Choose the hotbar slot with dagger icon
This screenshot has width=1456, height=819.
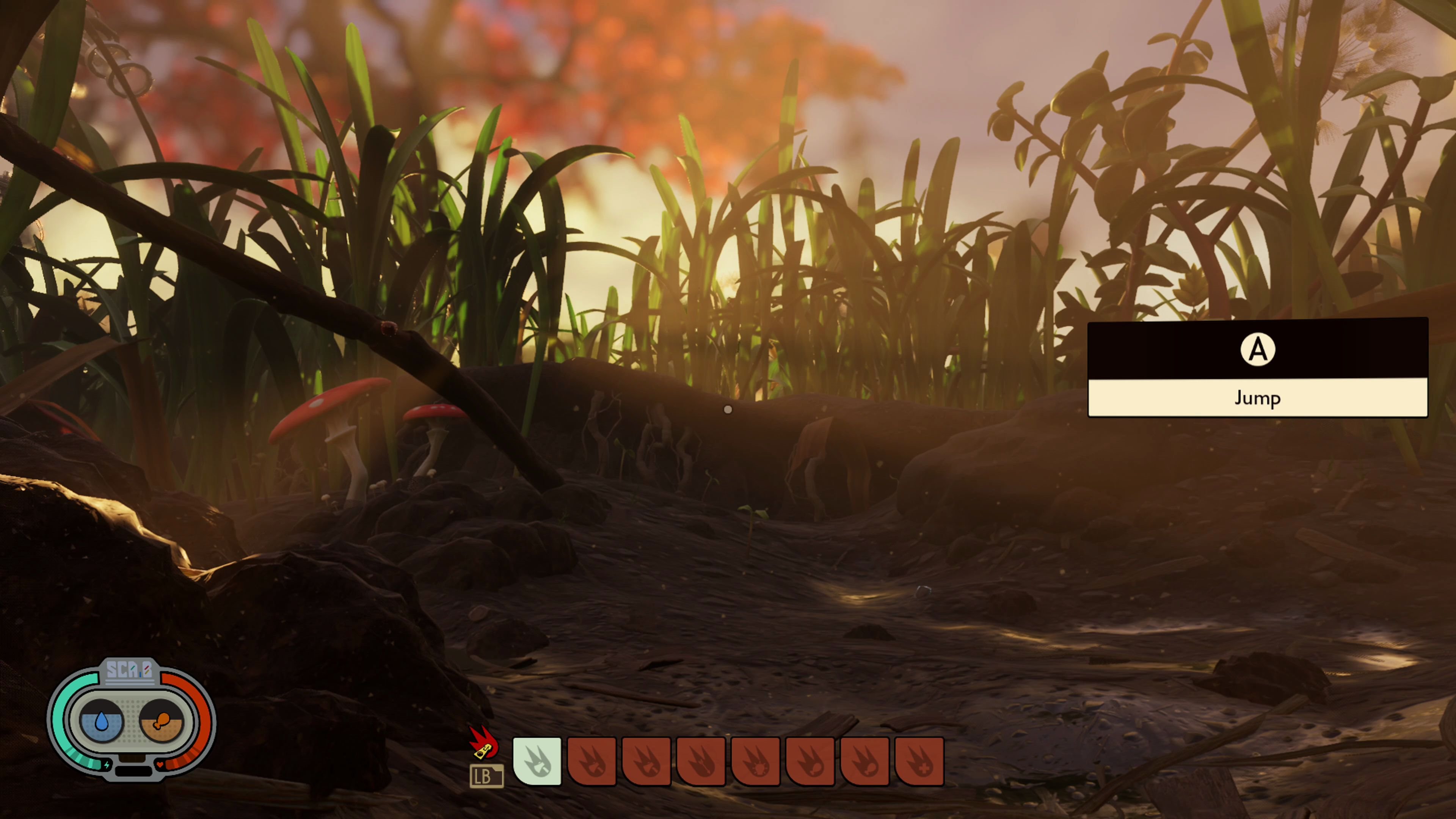click(701, 761)
